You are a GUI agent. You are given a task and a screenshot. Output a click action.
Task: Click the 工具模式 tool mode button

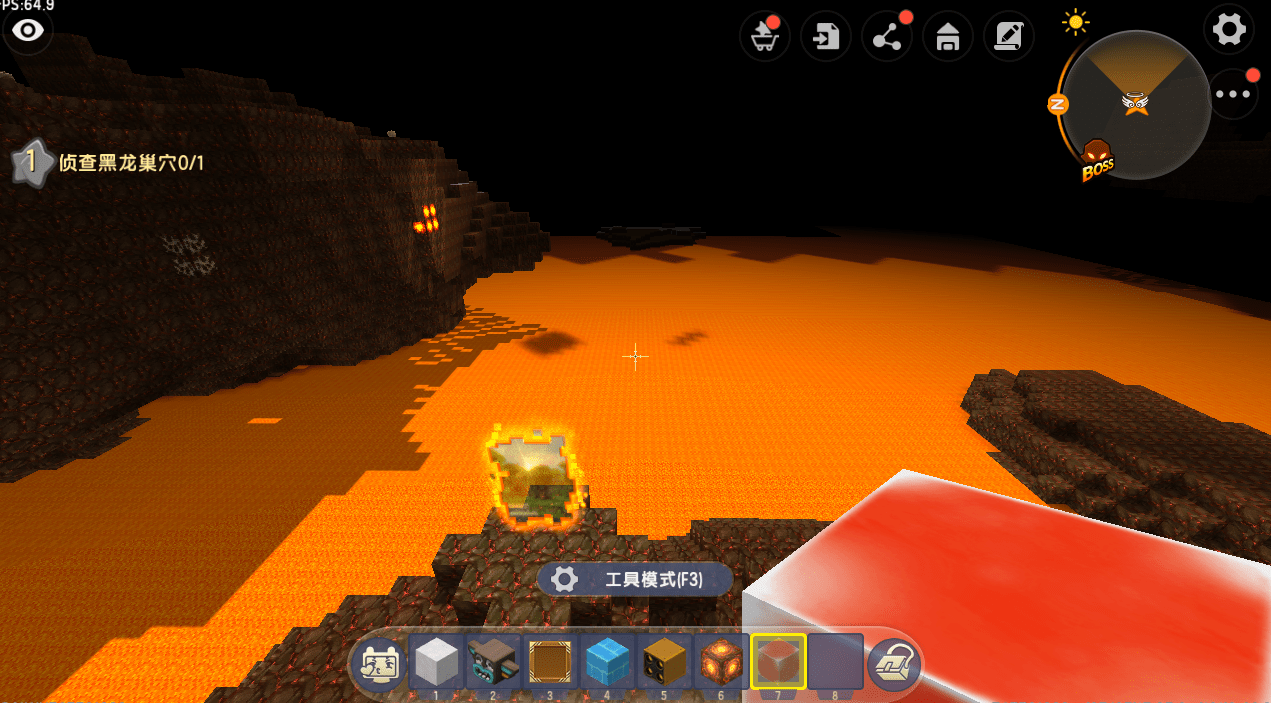click(x=635, y=579)
